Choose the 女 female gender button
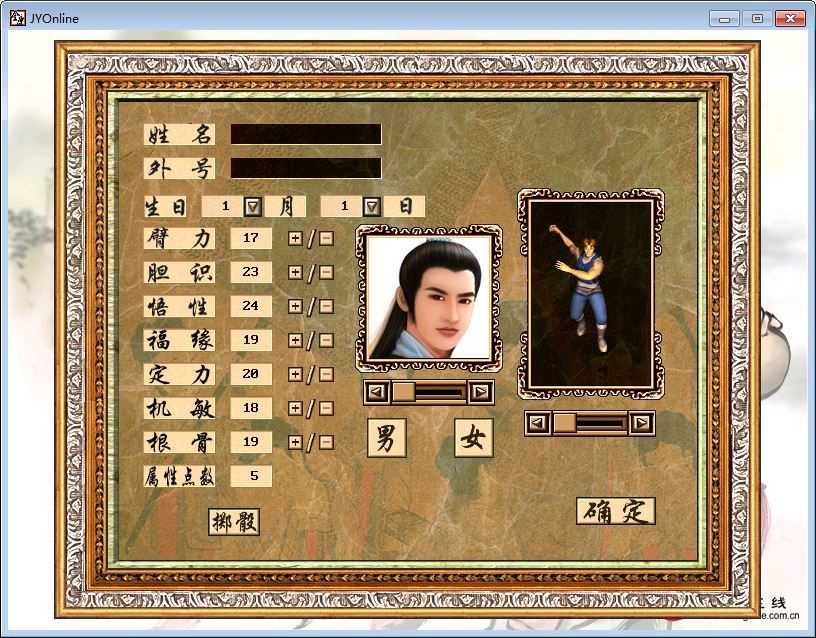 pyautogui.click(x=473, y=438)
